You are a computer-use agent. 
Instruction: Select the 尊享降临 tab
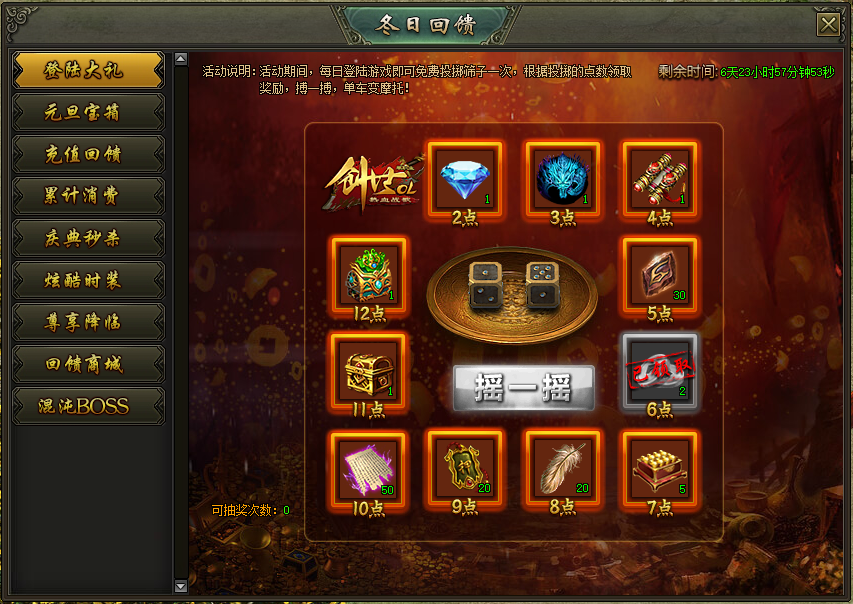point(88,322)
